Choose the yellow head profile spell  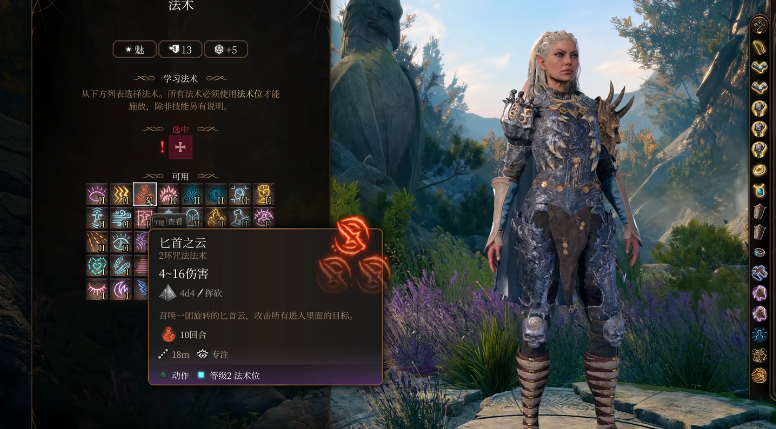(263, 194)
